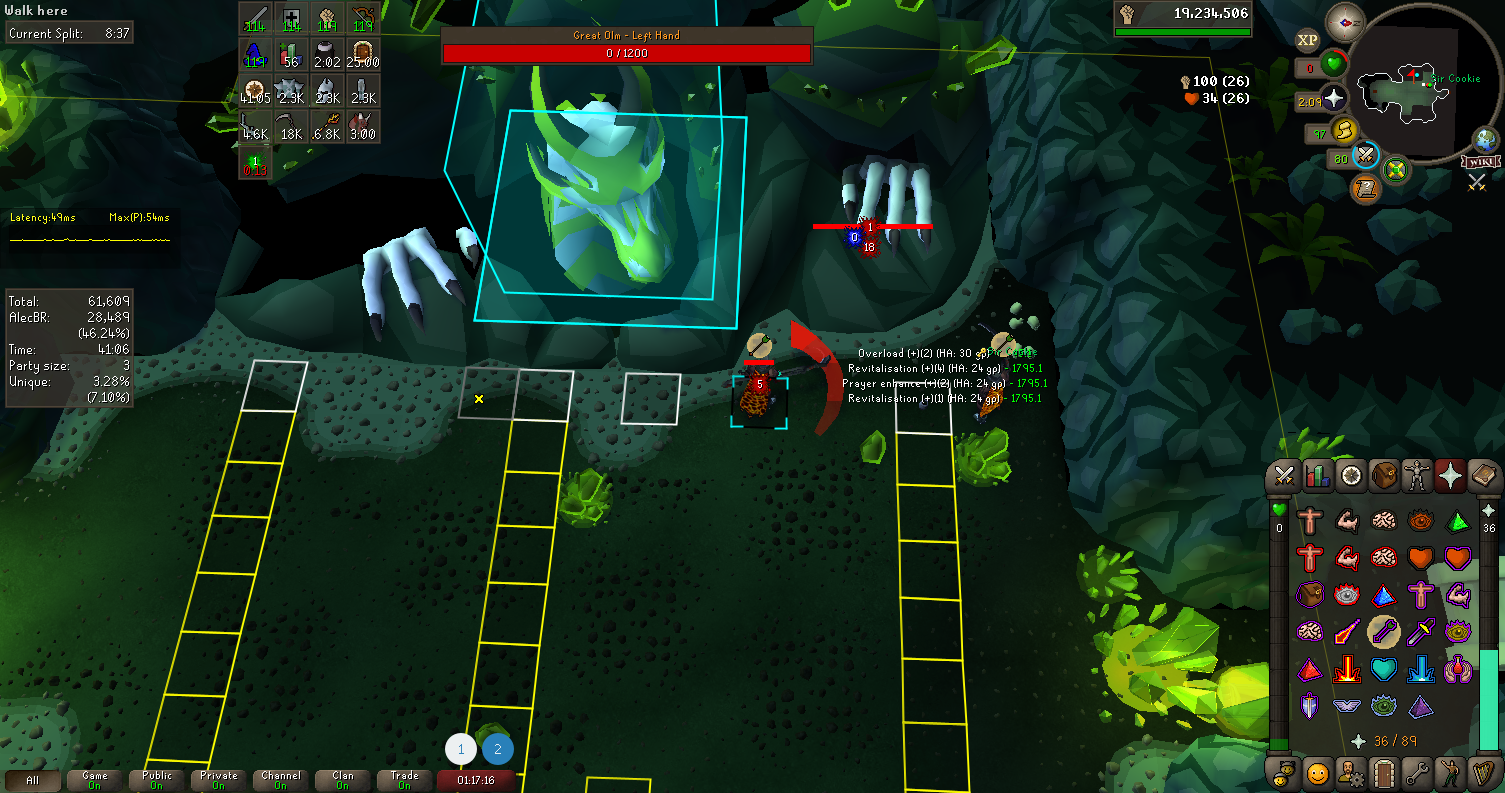Open the Logout door tab
Viewport: 1505px width, 793px height.
(1384, 772)
